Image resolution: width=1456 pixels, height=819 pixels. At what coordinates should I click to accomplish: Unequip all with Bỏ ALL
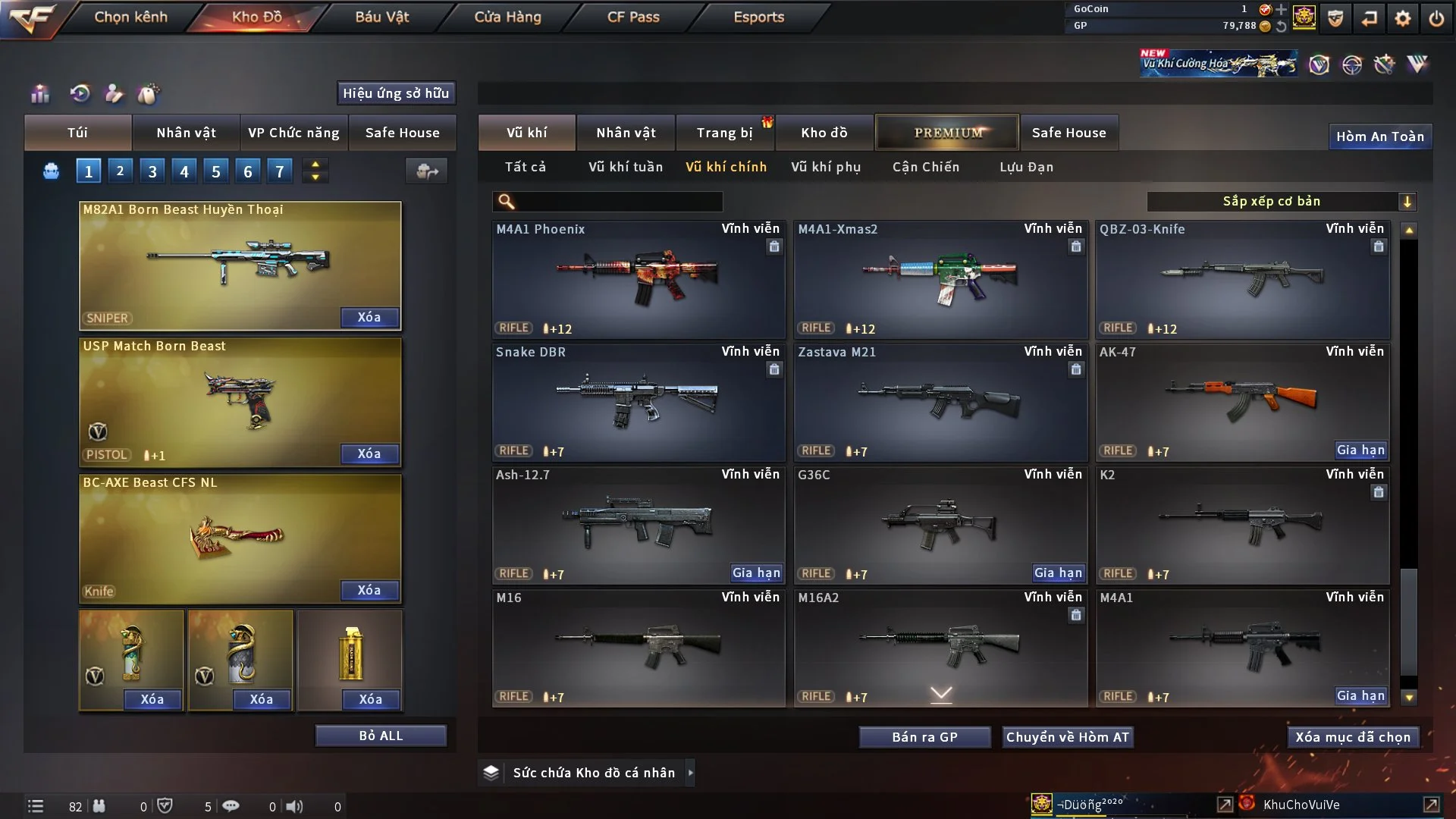(x=381, y=736)
